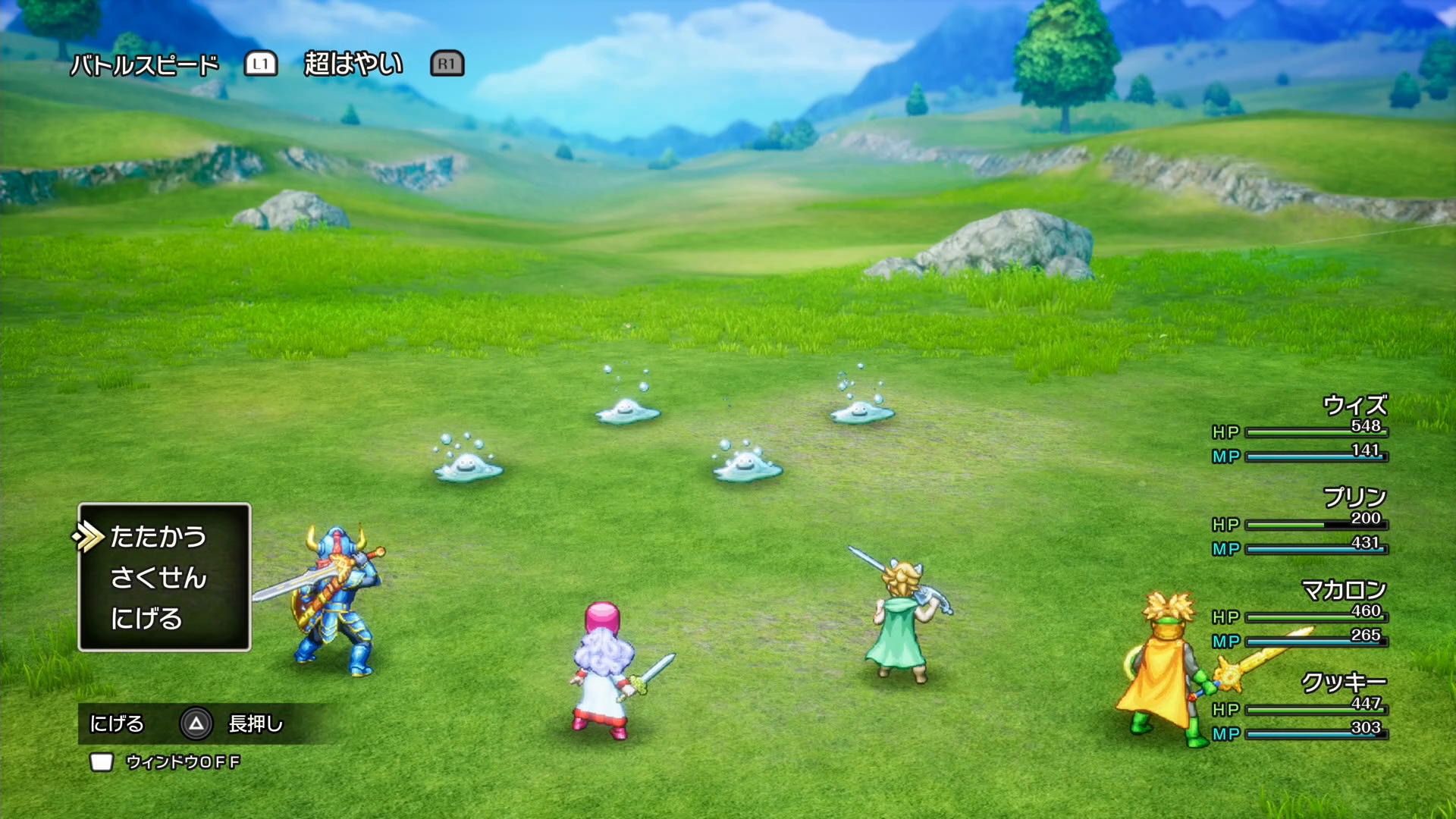Select たたかう in the battle menu
Screen dimensions: 1456x819
pos(158,537)
